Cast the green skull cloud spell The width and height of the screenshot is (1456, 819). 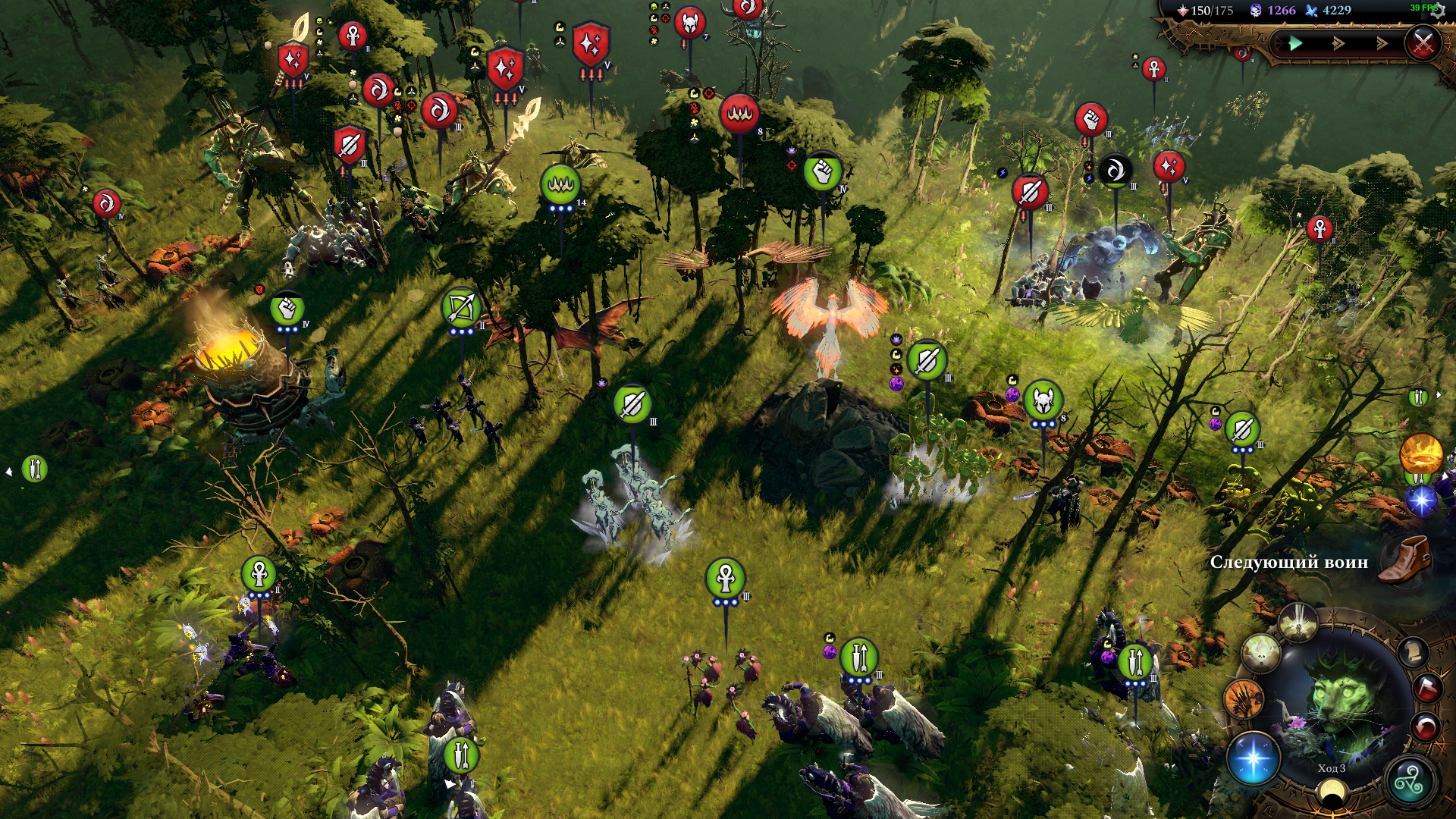pyautogui.click(x=1260, y=652)
